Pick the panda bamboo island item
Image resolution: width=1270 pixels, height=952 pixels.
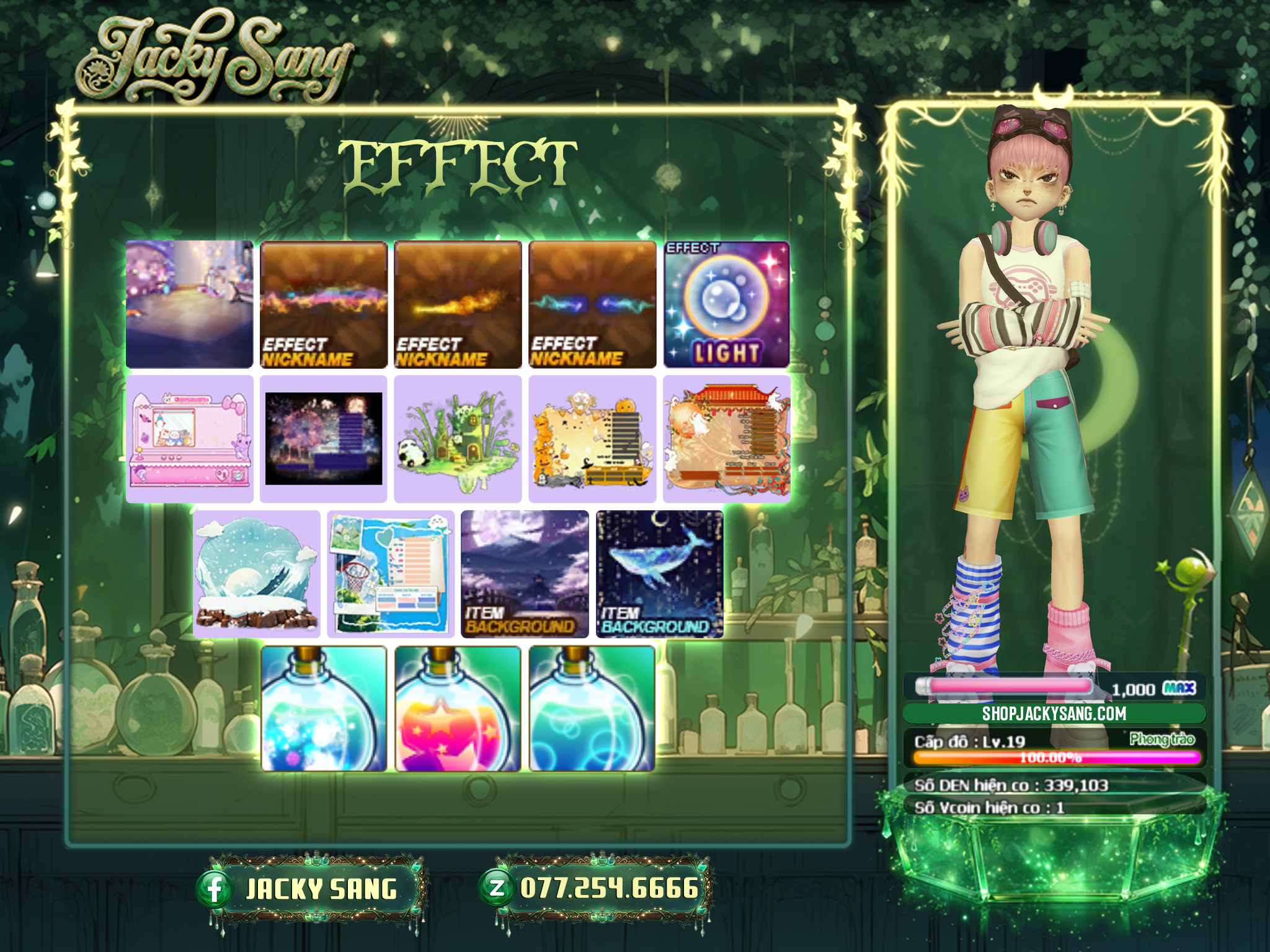(458, 439)
